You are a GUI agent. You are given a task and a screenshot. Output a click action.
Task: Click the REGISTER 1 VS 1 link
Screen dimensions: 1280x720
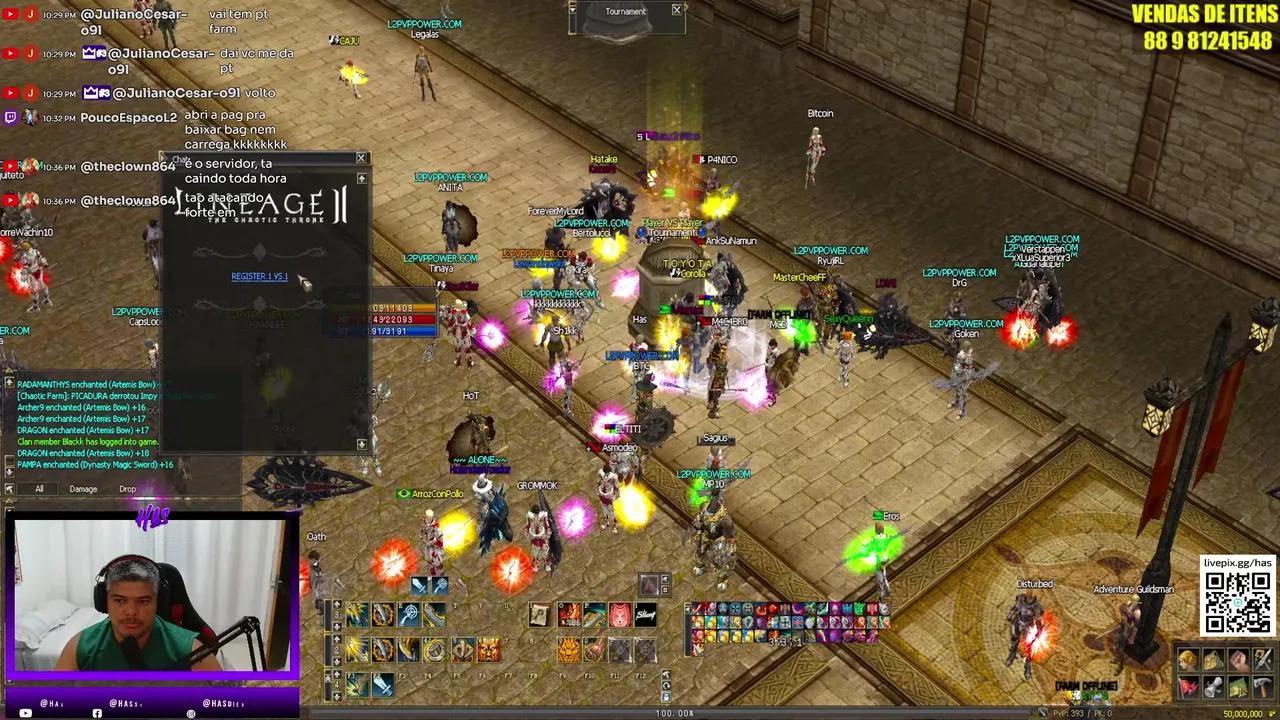coord(259,276)
